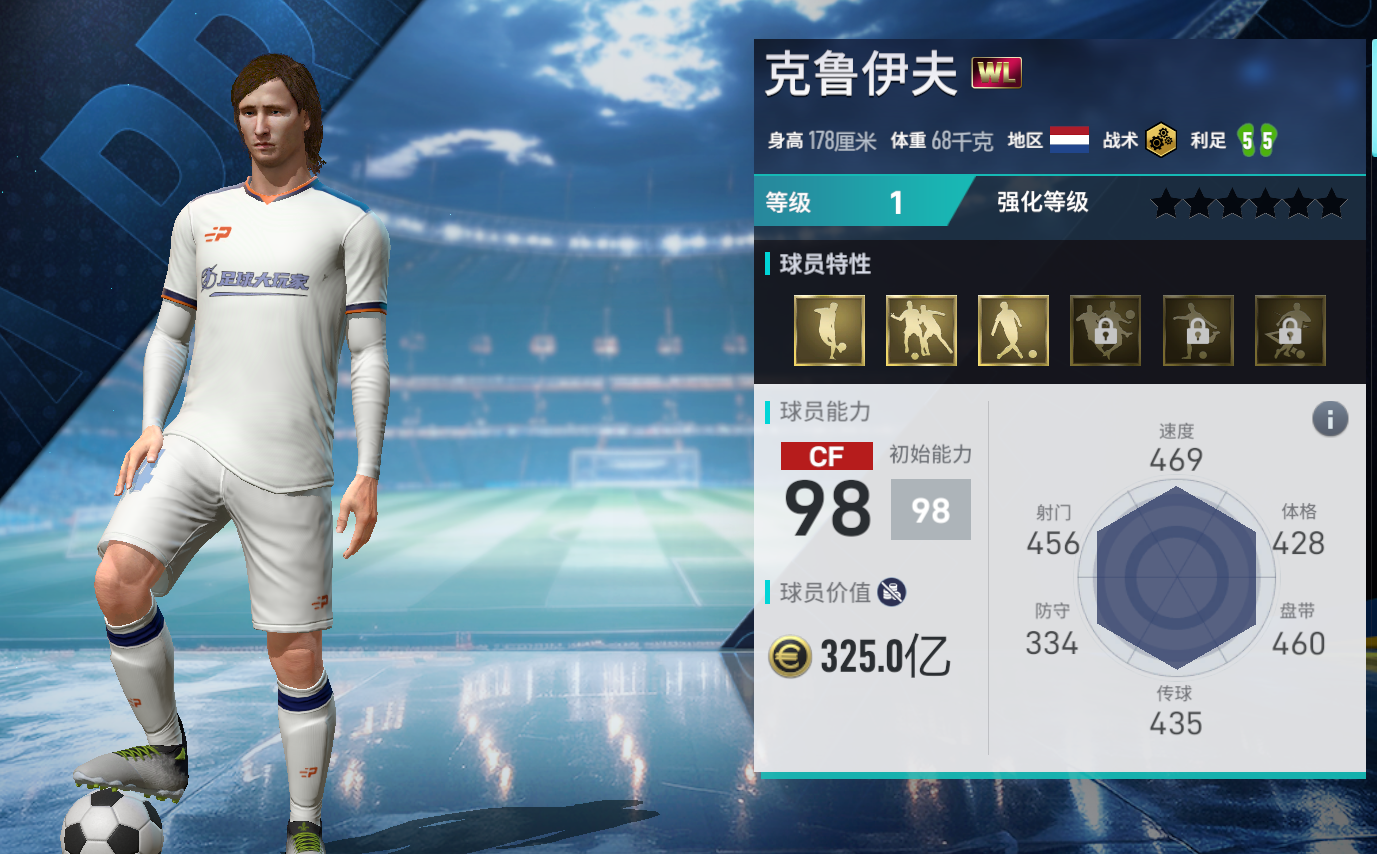Image resolution: width=1377 pixels, height=854 pixels.
Task: Select the third unlocked dribbling trait icon
Action: click(x=1013, y=330)
